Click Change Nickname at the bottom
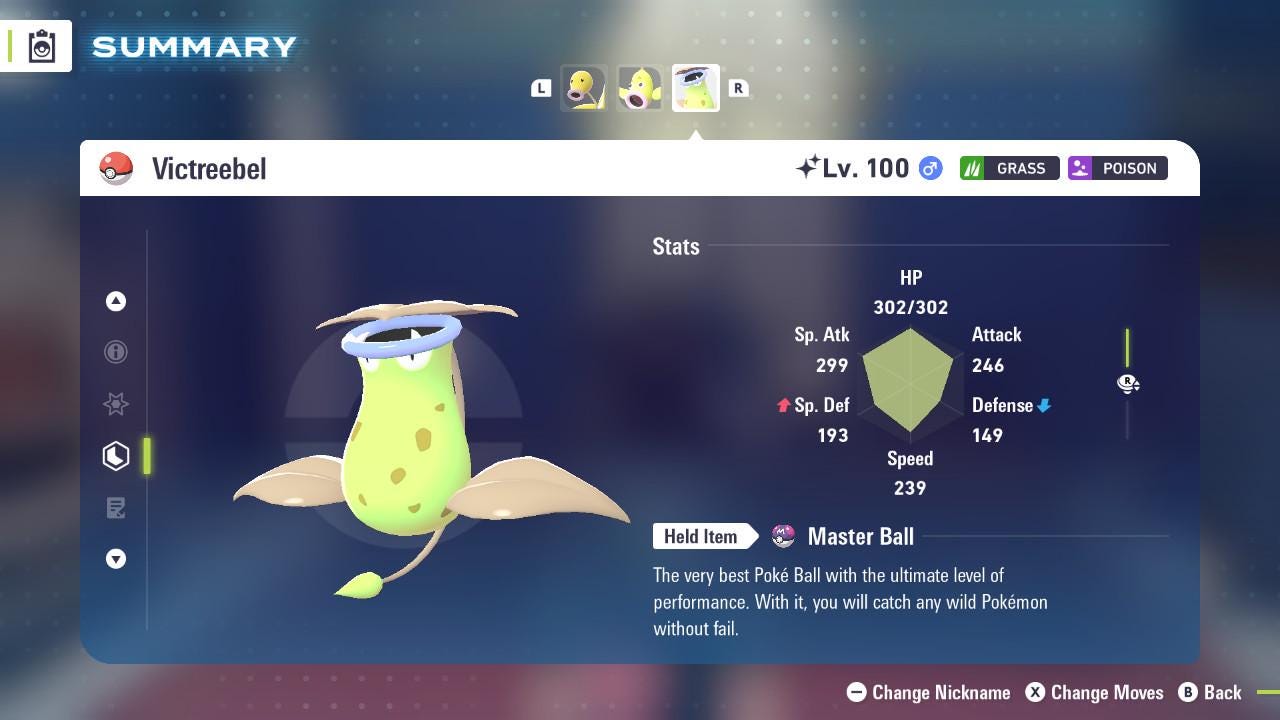The width and height of the screenshot is (1280, 720). (928, 692)
